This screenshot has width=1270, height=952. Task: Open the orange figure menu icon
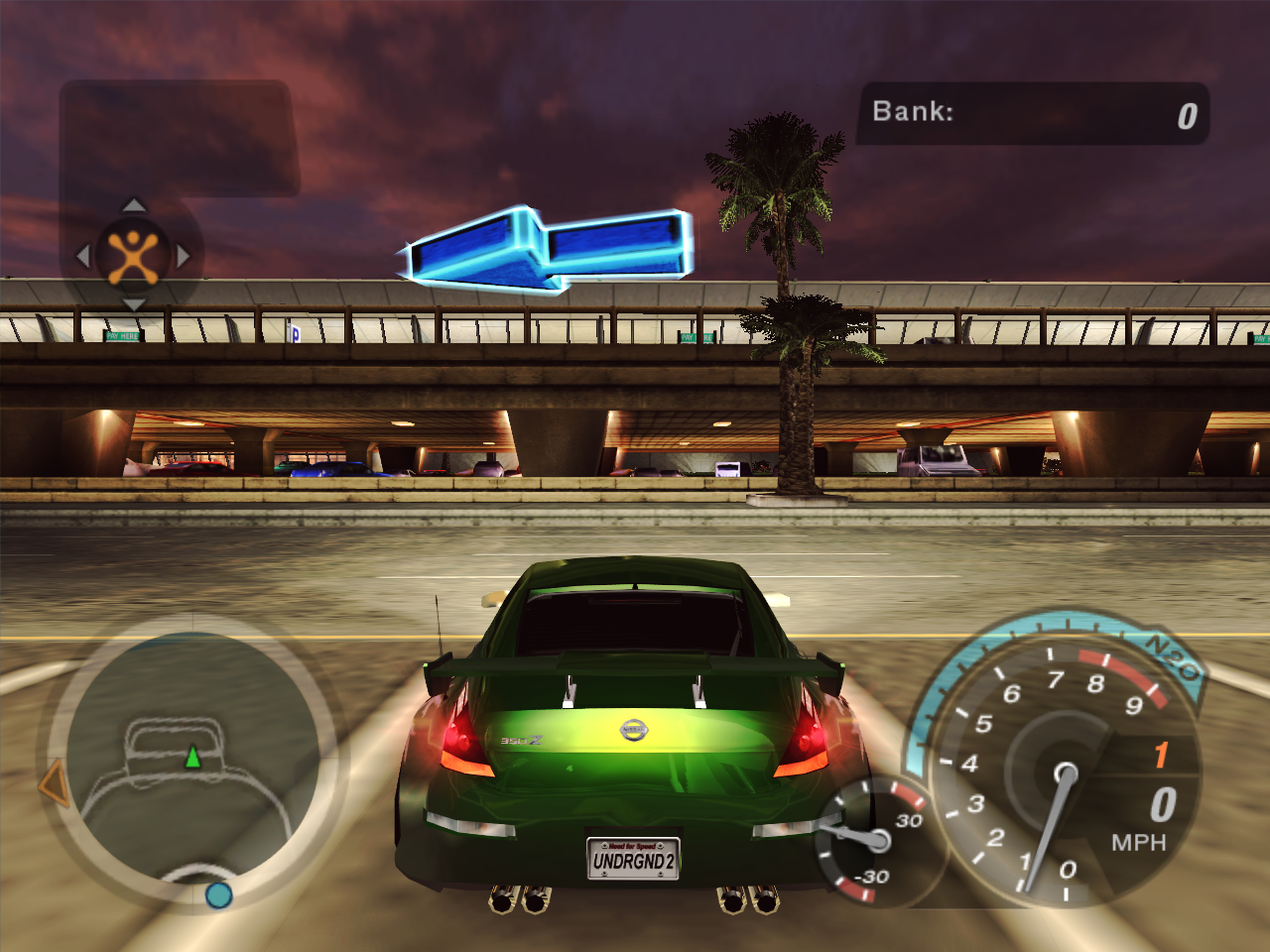tap(133, 256)
